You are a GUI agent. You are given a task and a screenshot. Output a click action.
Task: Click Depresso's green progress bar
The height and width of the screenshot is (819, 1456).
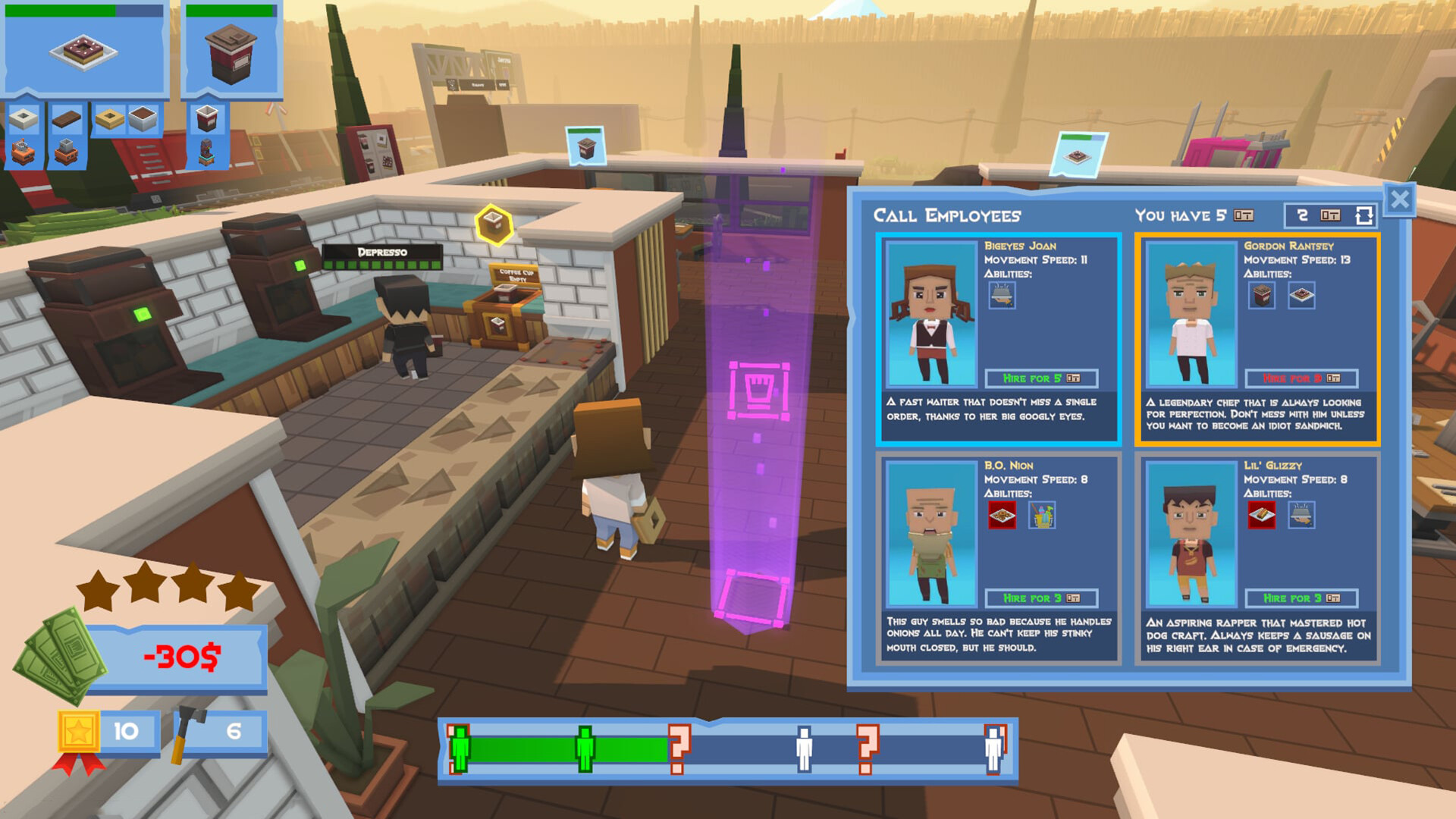[x=383, y=266]
